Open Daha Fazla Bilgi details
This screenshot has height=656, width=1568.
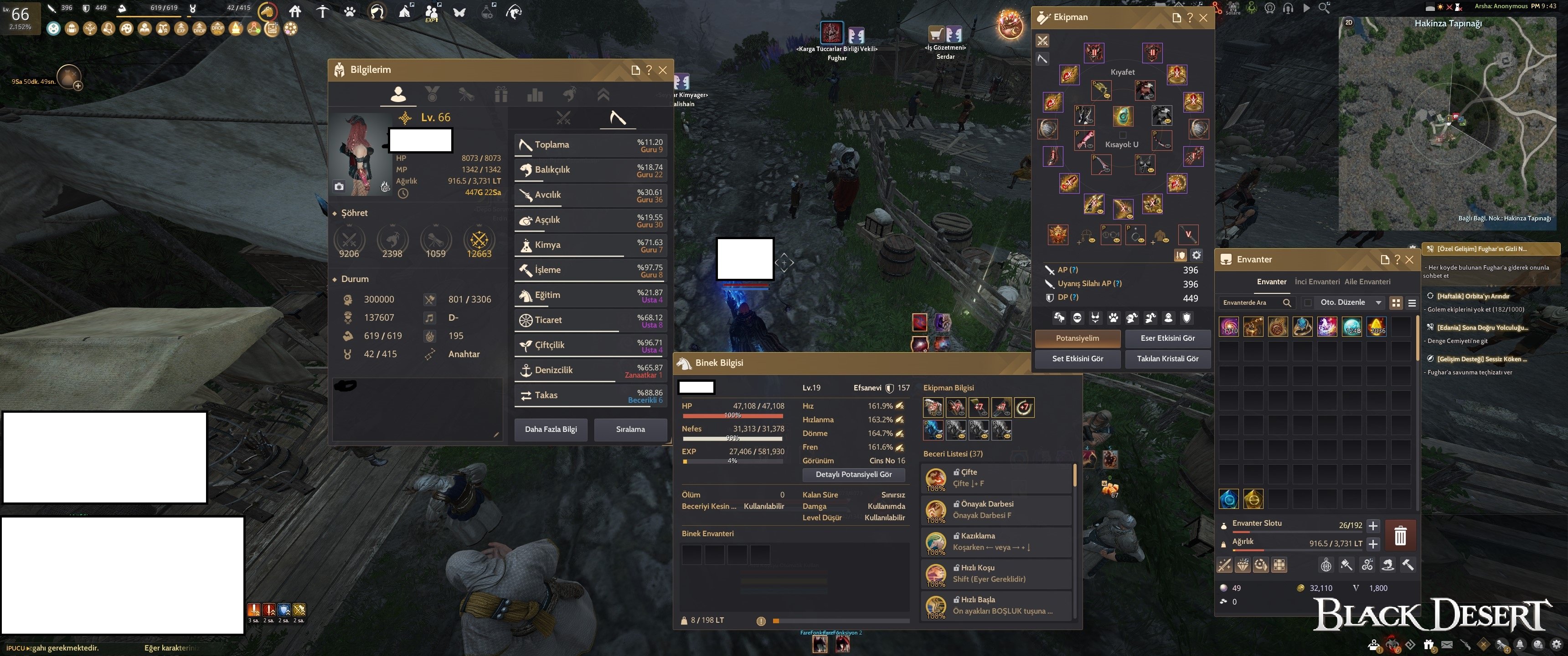coord(551,429)
